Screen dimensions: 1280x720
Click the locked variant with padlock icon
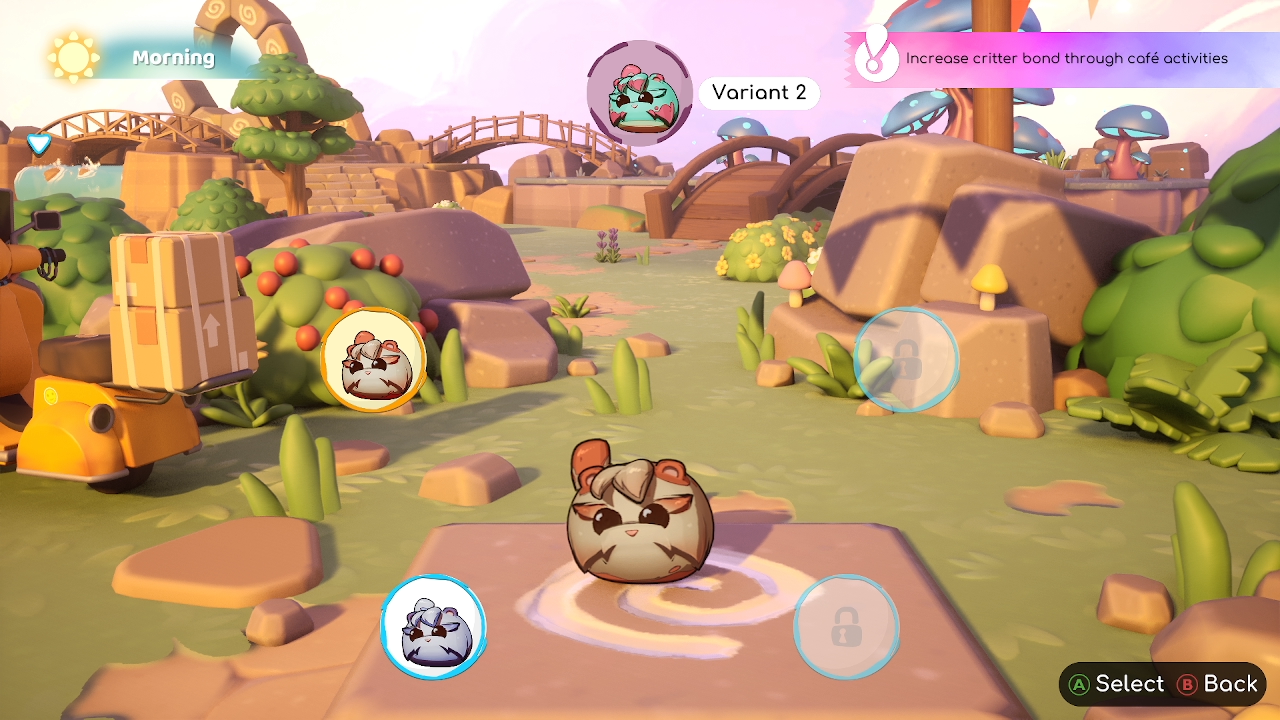point(846,626)
